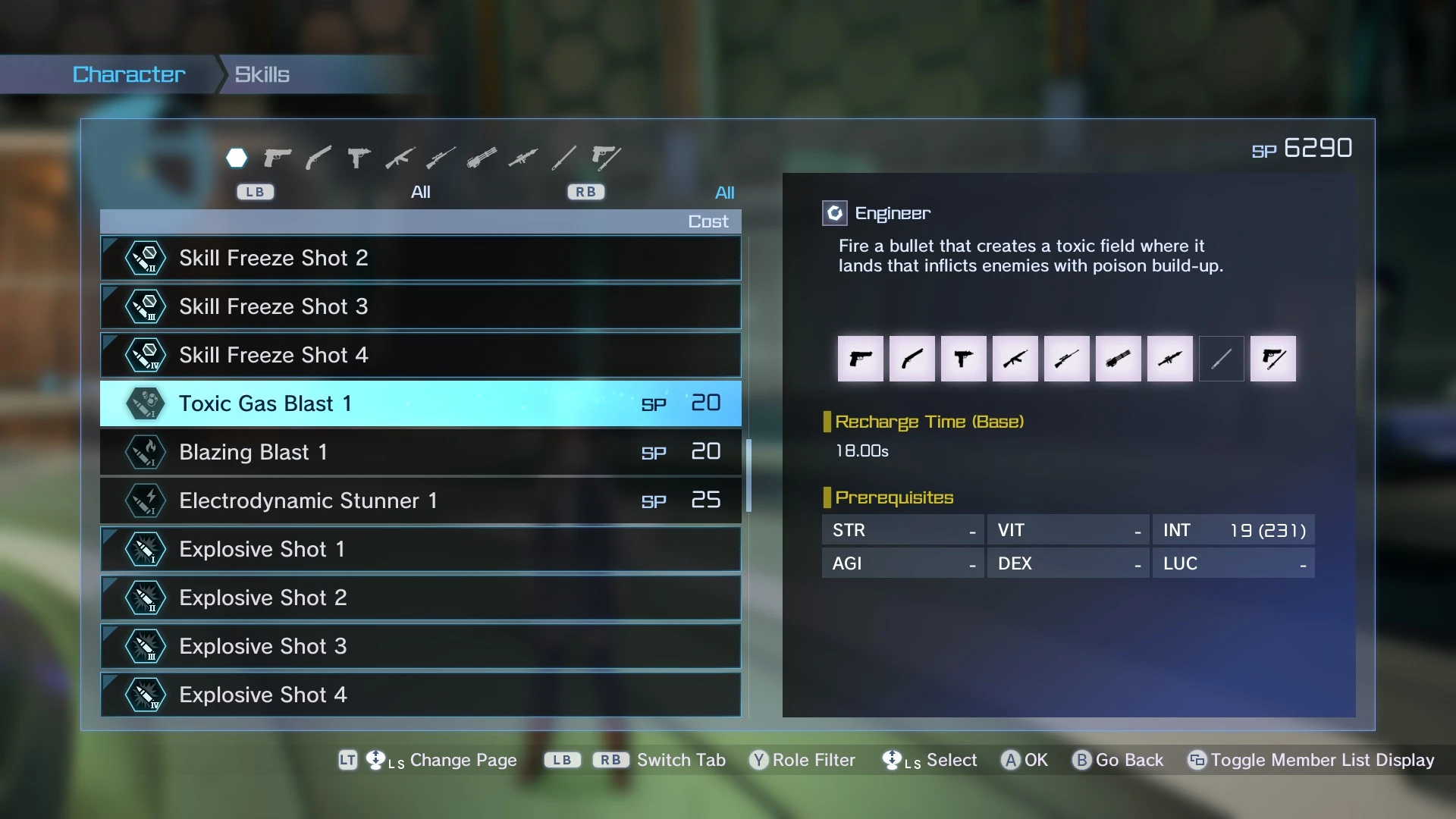
Task: Select Skill Freeze Shot 4 entry
Action: click(420, 355)
